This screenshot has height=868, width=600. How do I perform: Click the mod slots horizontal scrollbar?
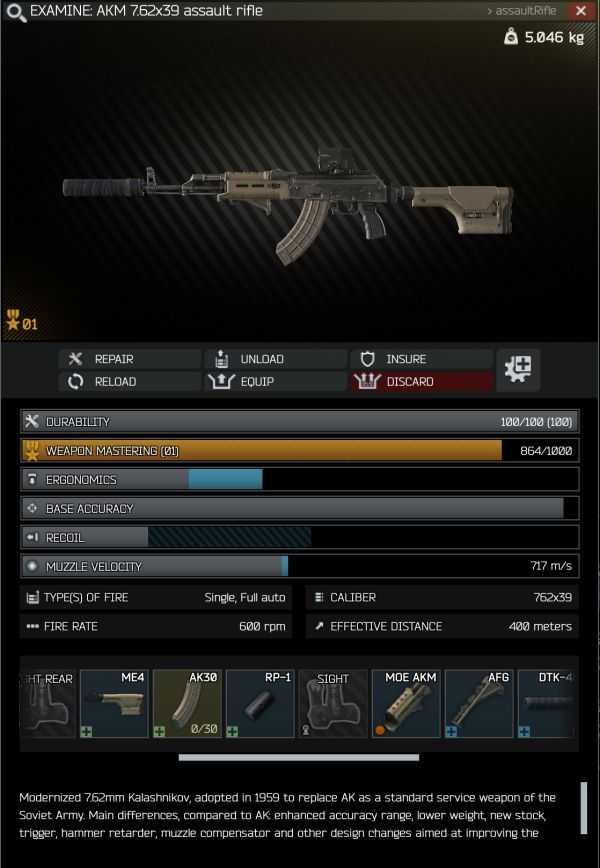coord(297,757)
